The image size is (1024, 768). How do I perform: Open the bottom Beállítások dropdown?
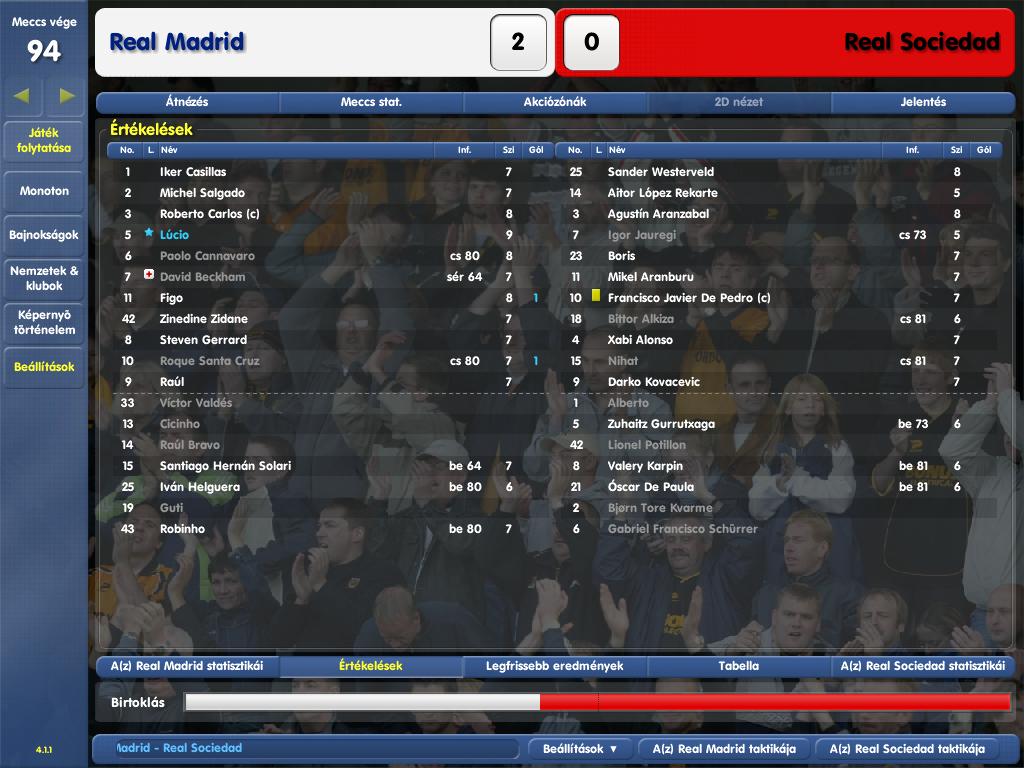tap(580, 749)
